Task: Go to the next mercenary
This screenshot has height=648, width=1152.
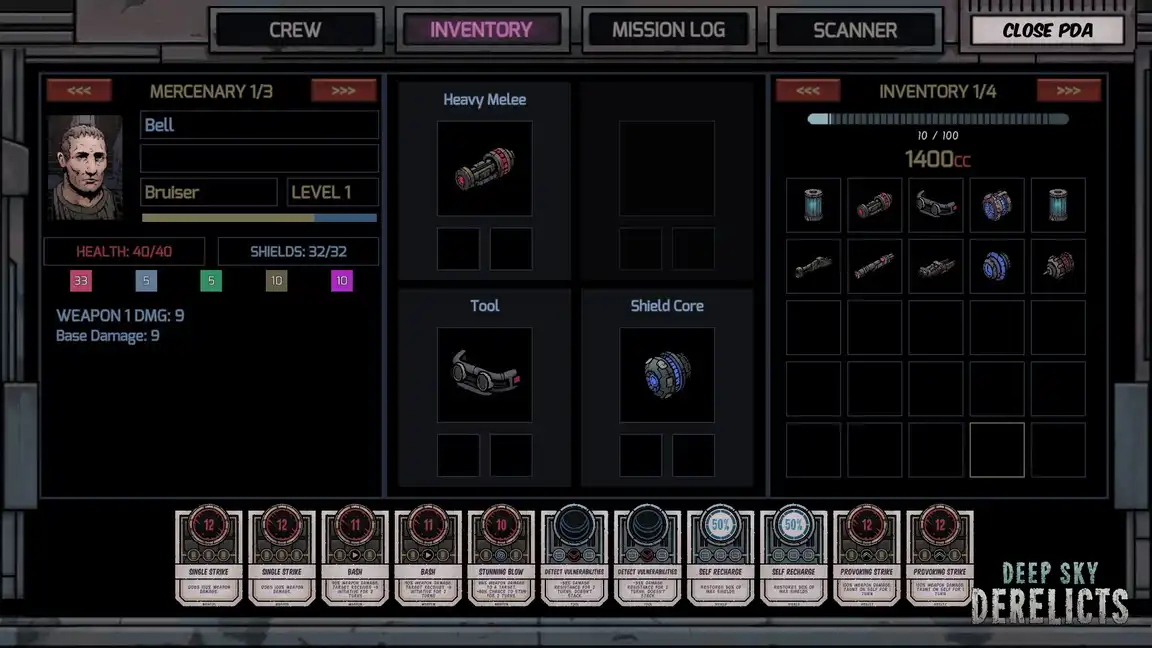Action: [x=343, y=91]
